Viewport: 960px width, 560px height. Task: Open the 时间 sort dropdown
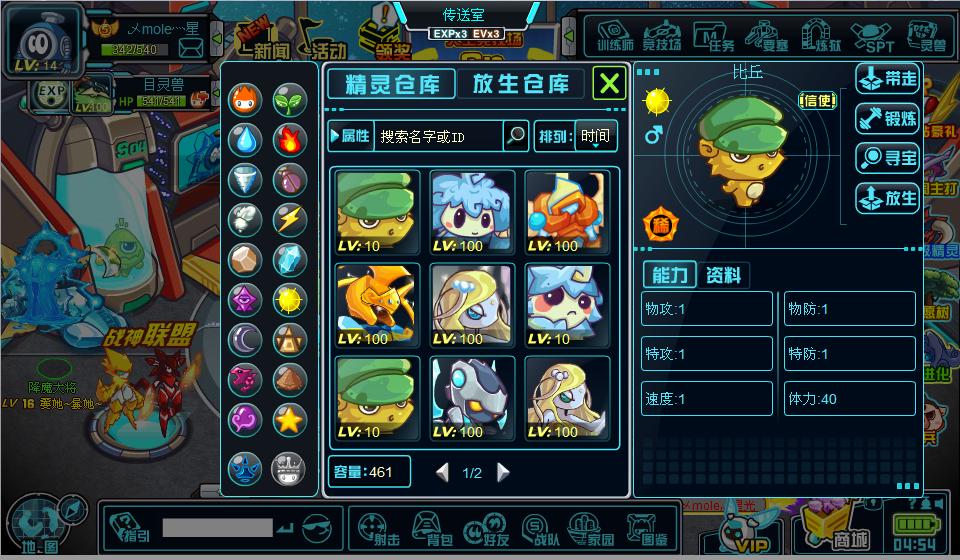pyautogui.click(x=595, y=136)
